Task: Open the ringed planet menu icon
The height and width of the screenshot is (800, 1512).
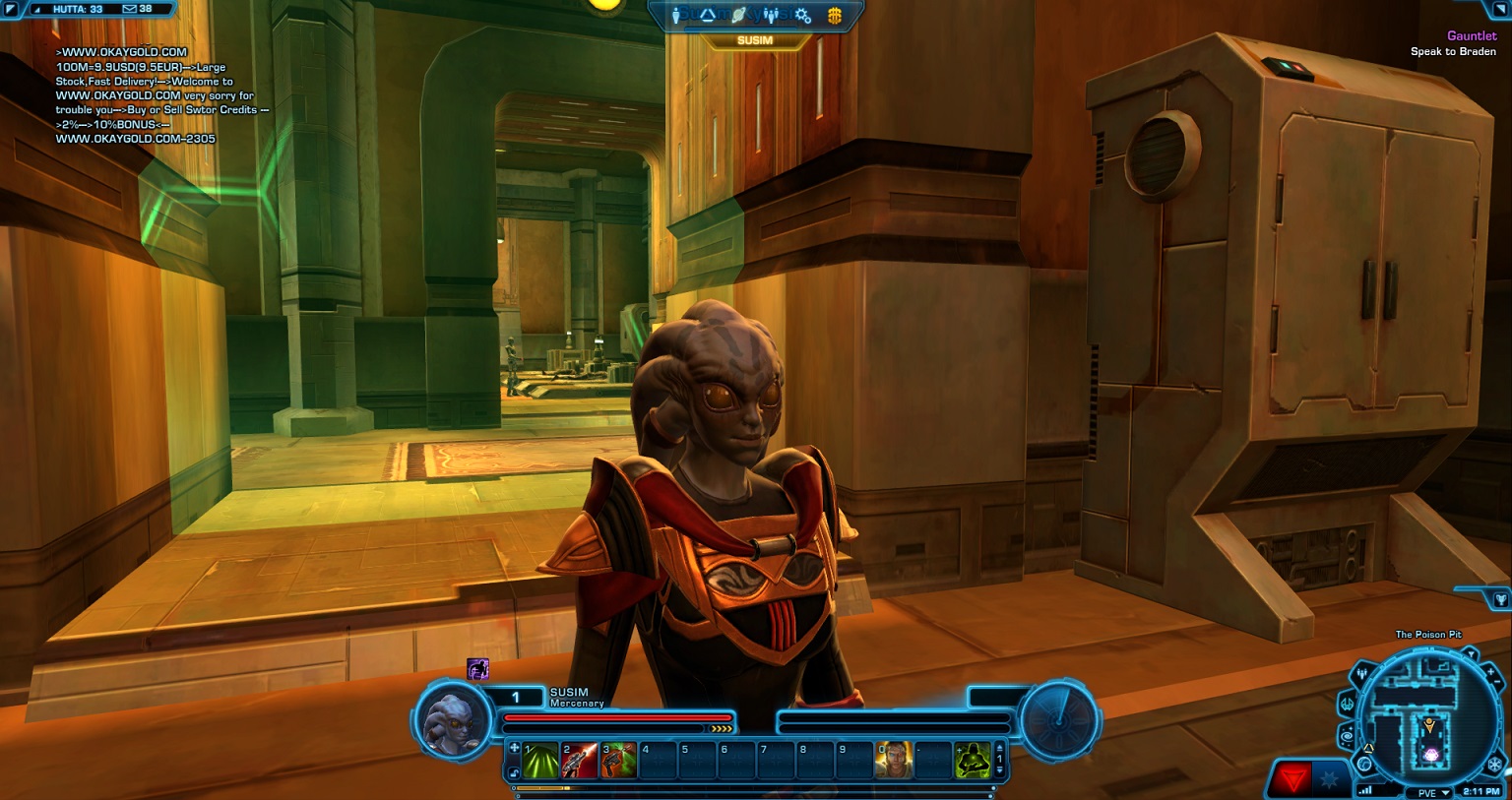Action: coord(739,16)
